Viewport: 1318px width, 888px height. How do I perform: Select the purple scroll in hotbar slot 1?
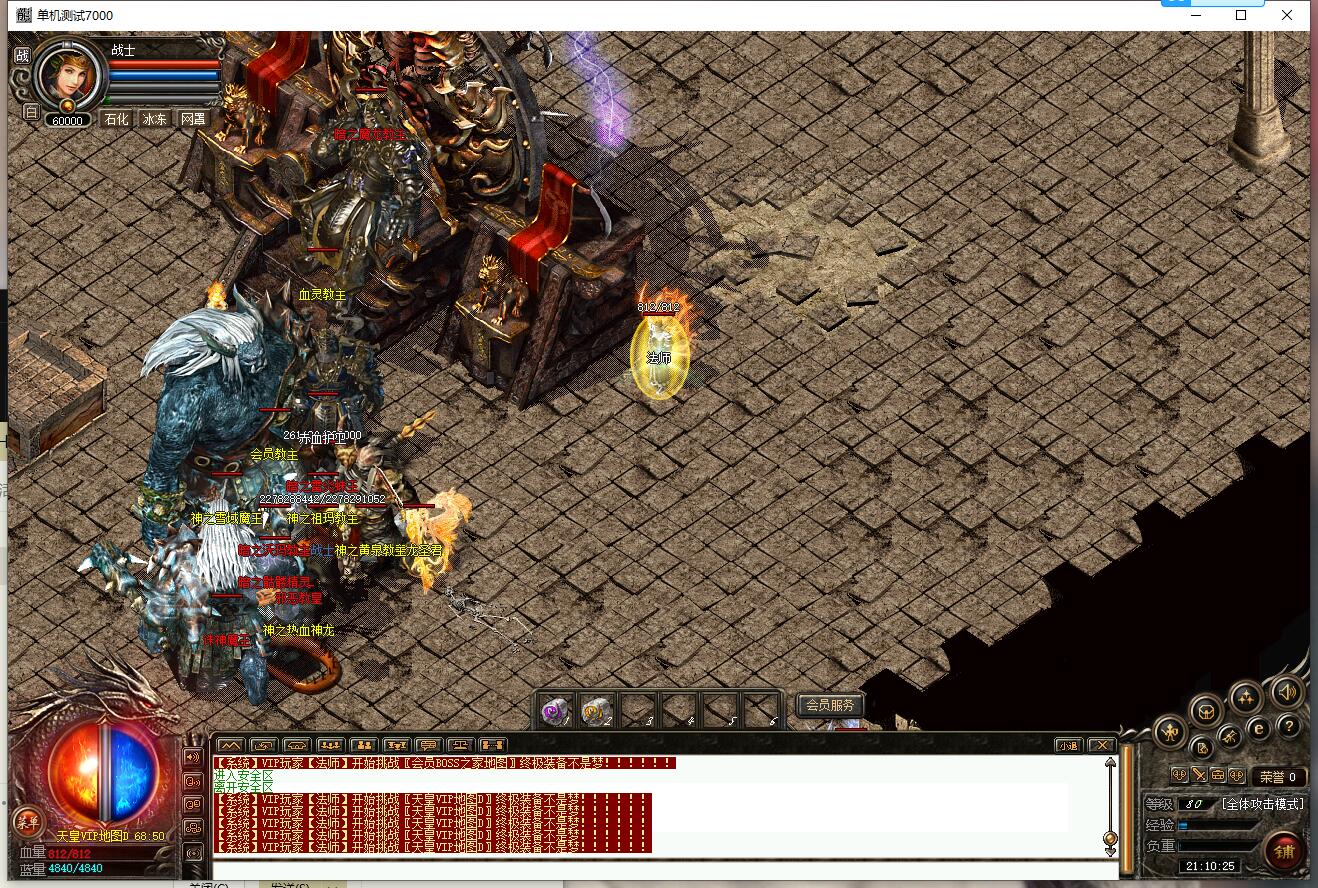click(x=554, y=709)
